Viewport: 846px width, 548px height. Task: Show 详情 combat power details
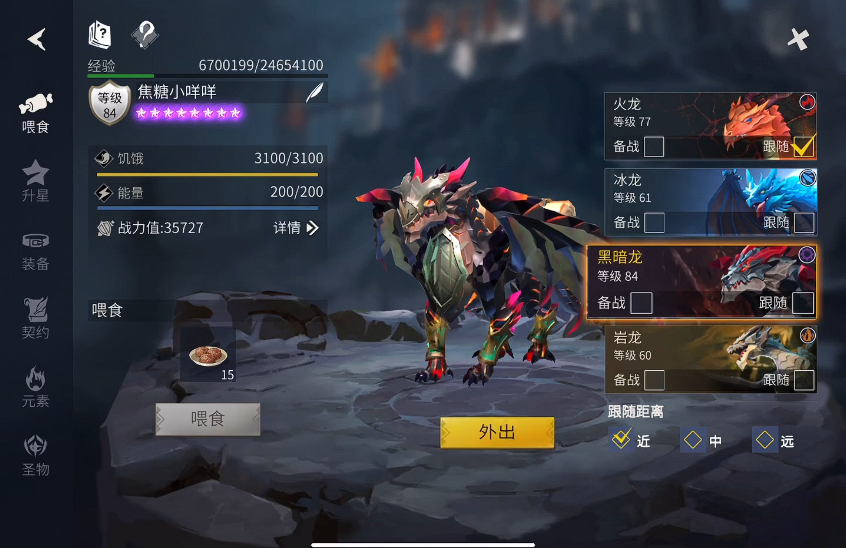click(x=296, y=228)
